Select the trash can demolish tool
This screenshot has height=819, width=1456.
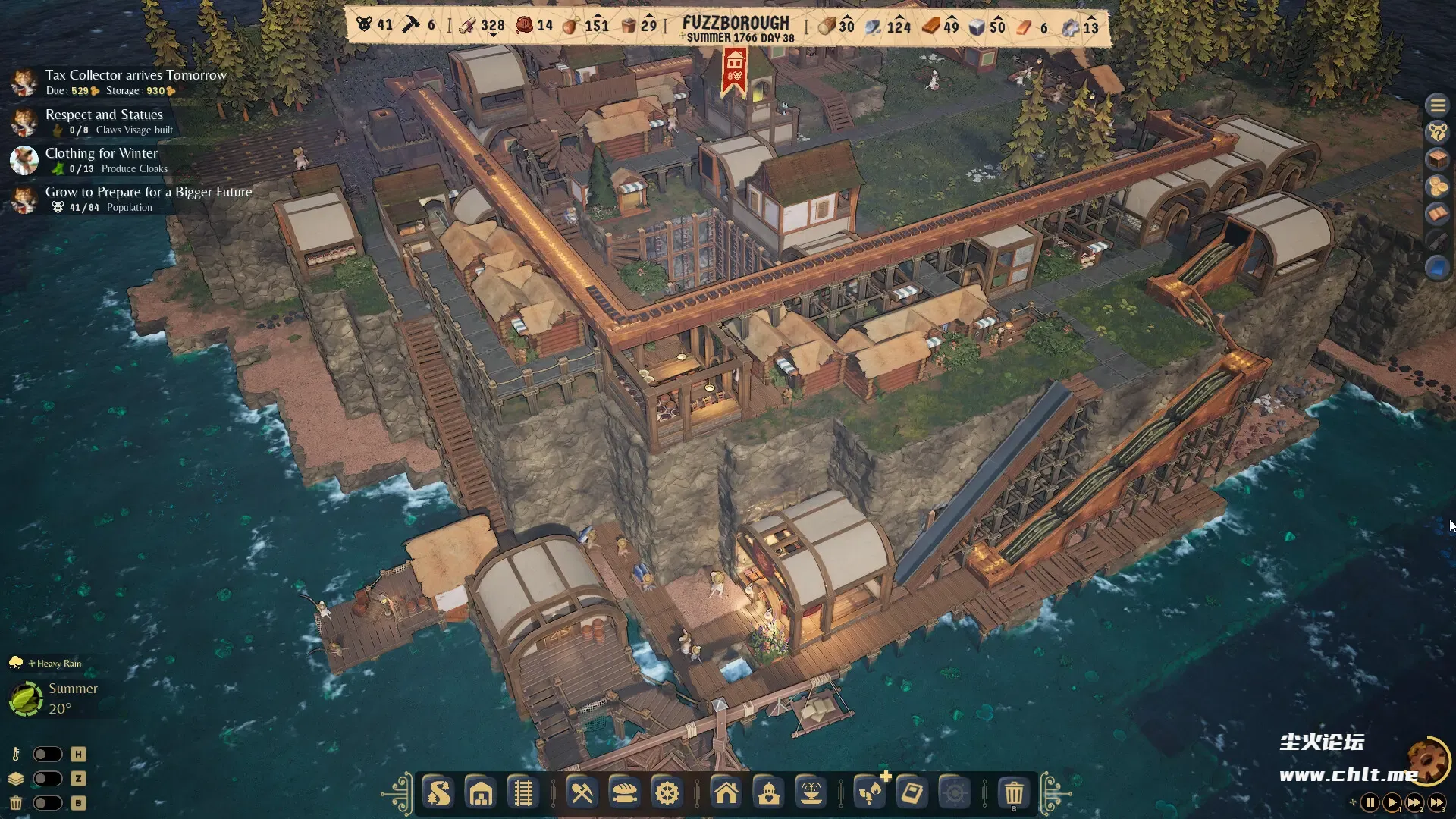(1013, 793)
